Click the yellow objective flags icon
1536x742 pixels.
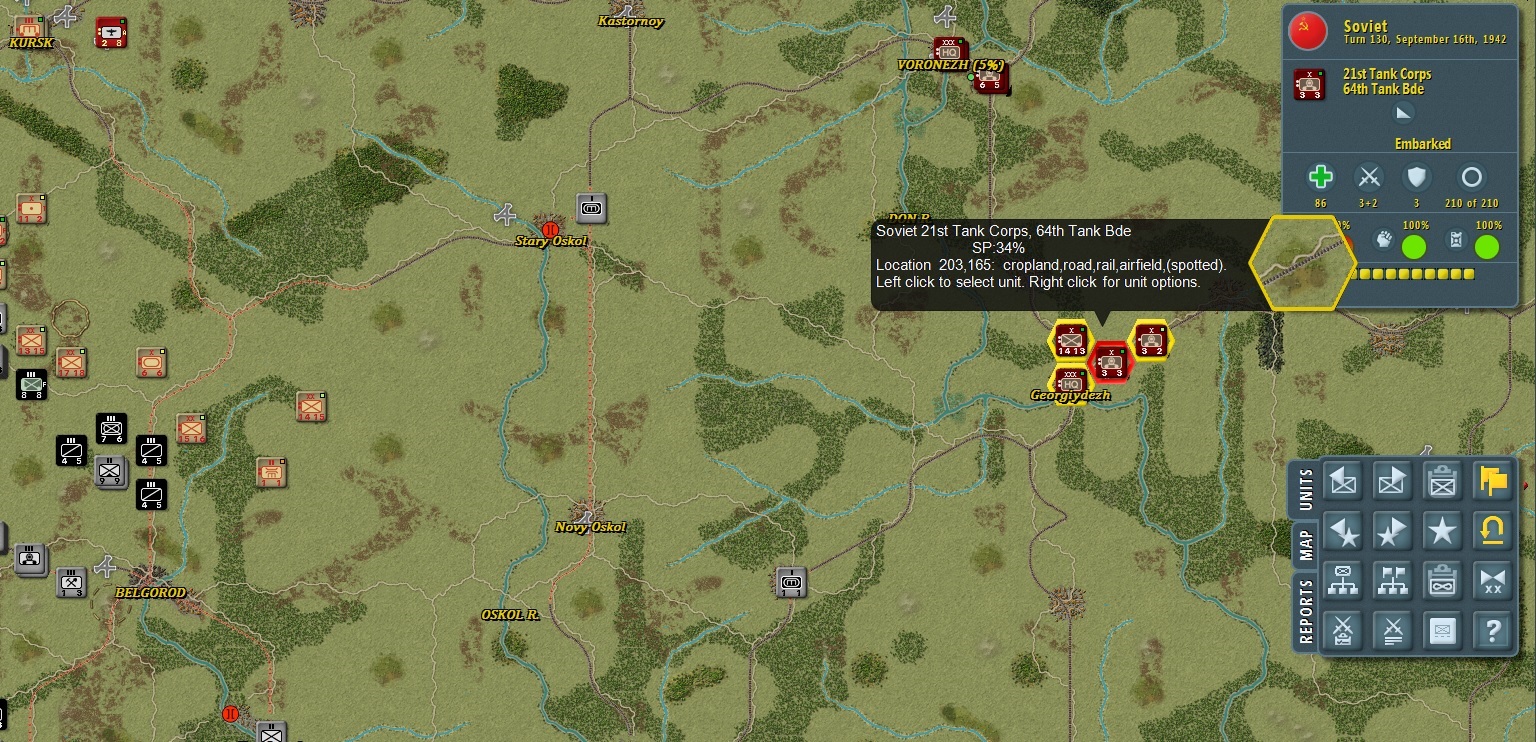click(1491, 481)
